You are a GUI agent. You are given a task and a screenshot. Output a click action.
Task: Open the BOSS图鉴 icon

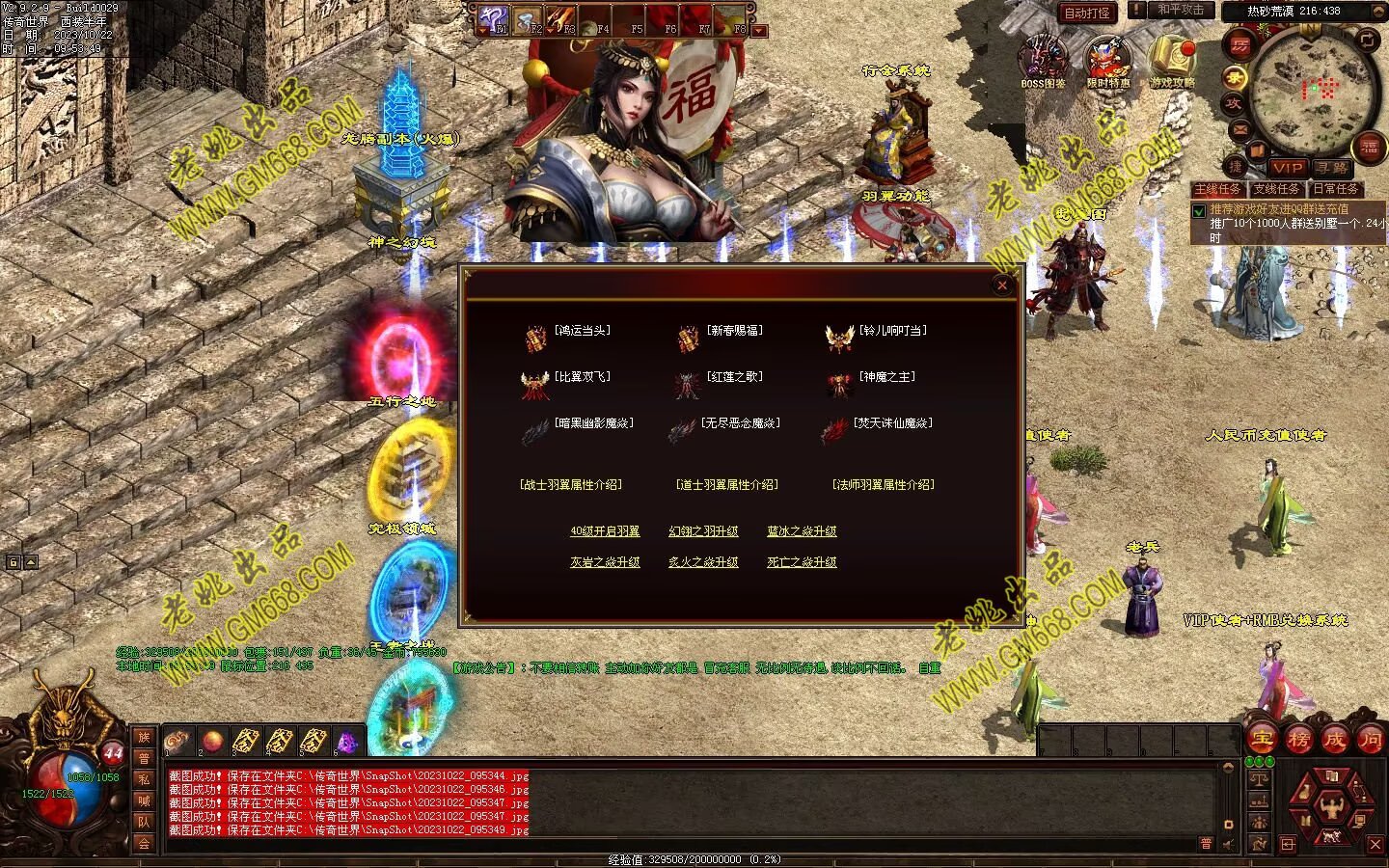1044,60
